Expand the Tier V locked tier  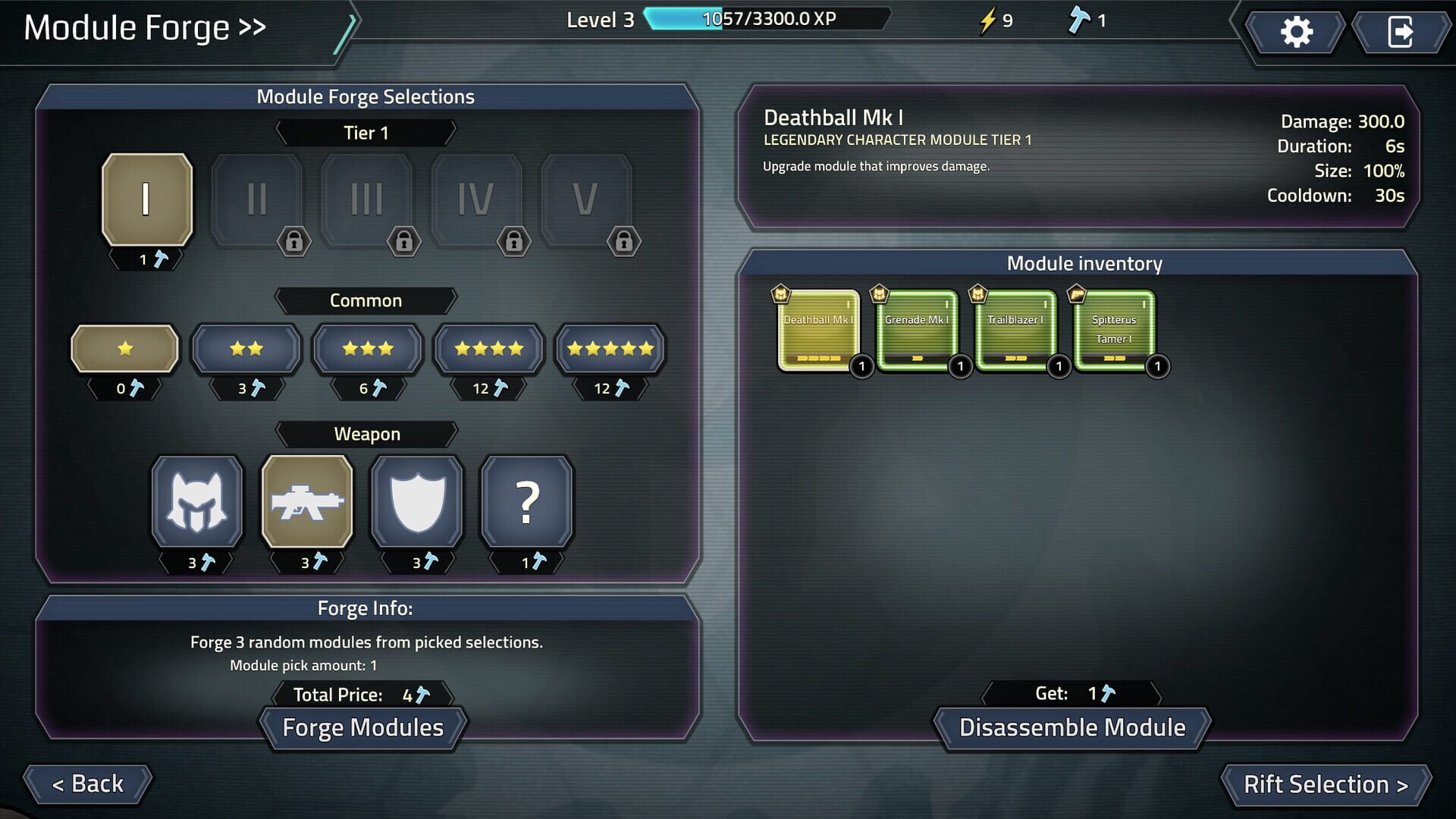[586, 199]
